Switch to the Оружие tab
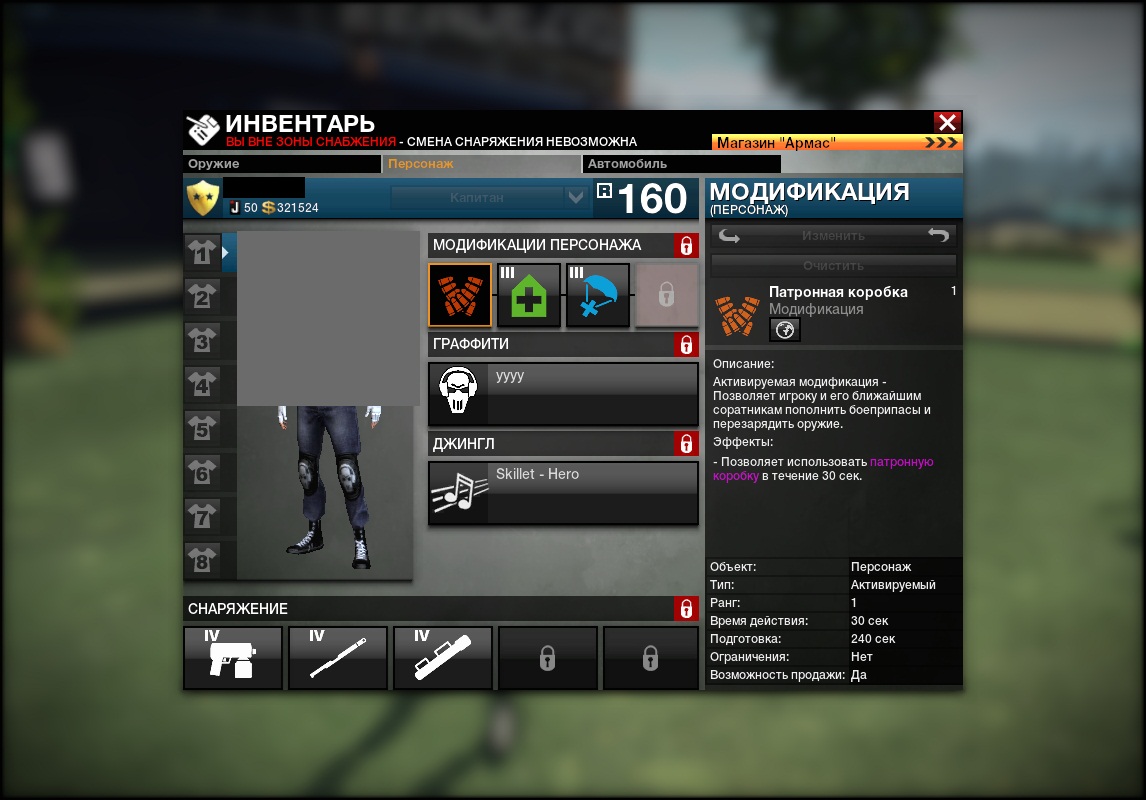This screenshot has height=800, width=1146. click(282, 164)
